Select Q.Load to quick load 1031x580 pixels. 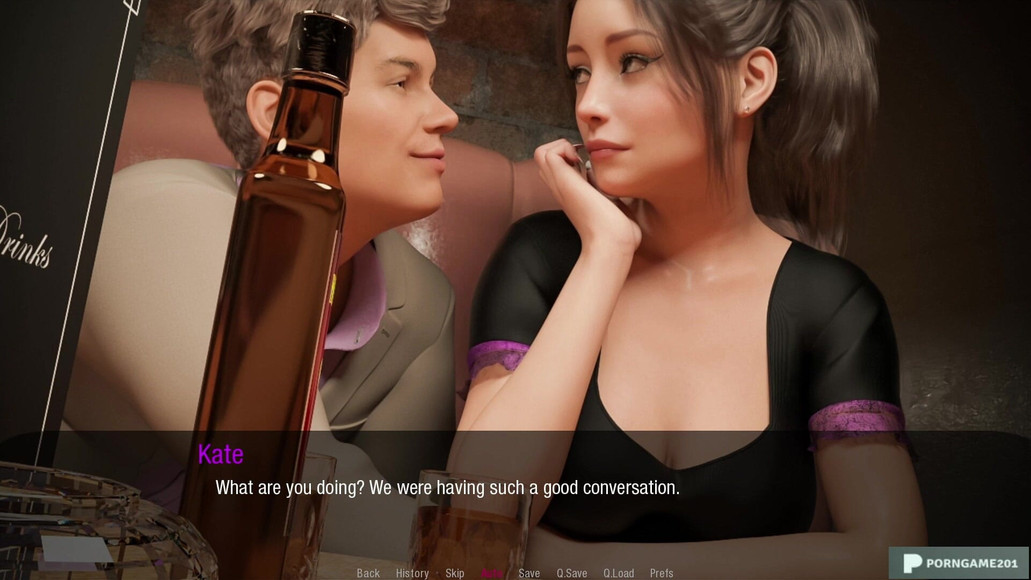618,573
